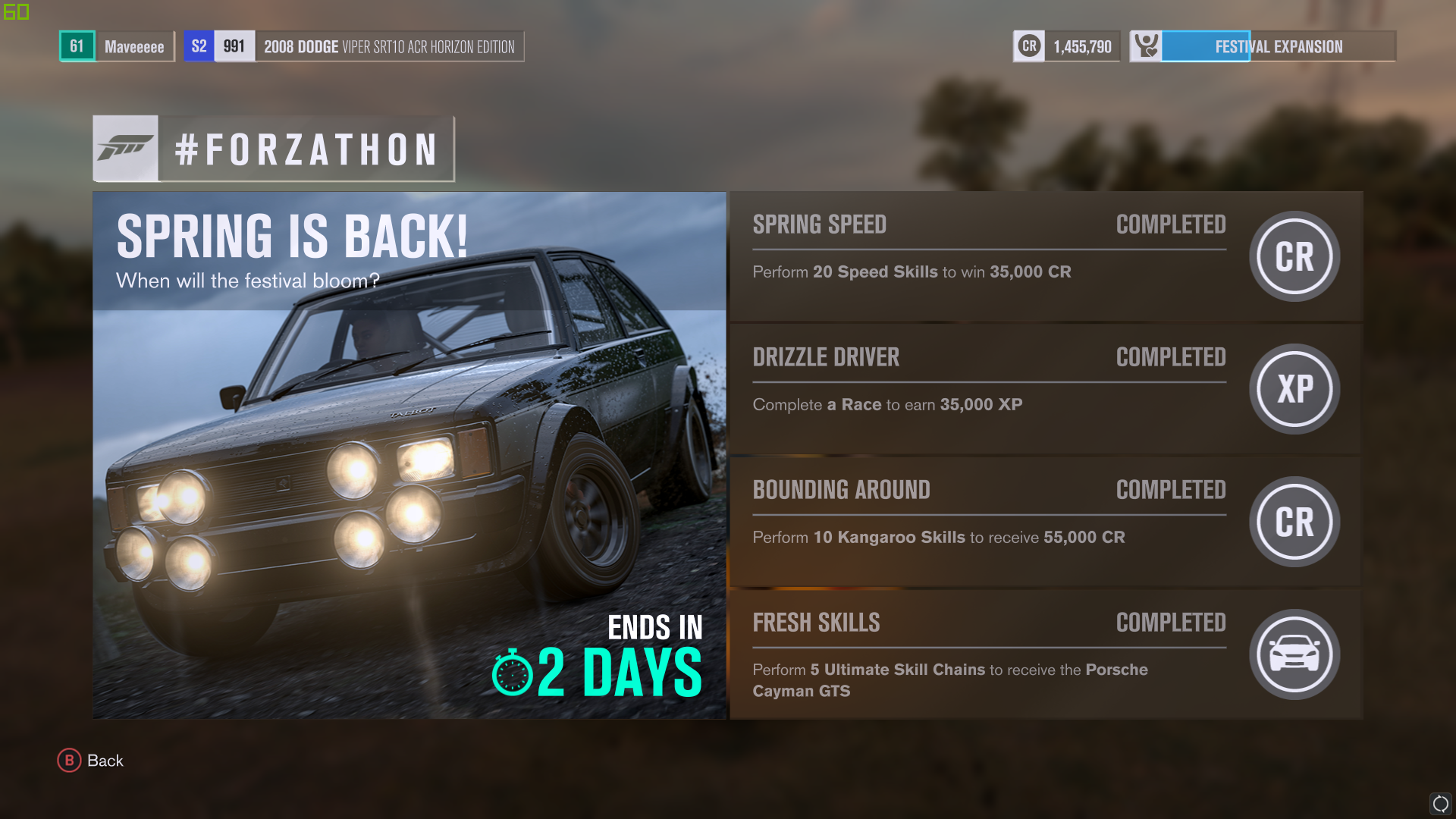Viewport: 1456px width, 819px height.
Task: Click the #Forzathon header logo
Action: click(274, 149)
